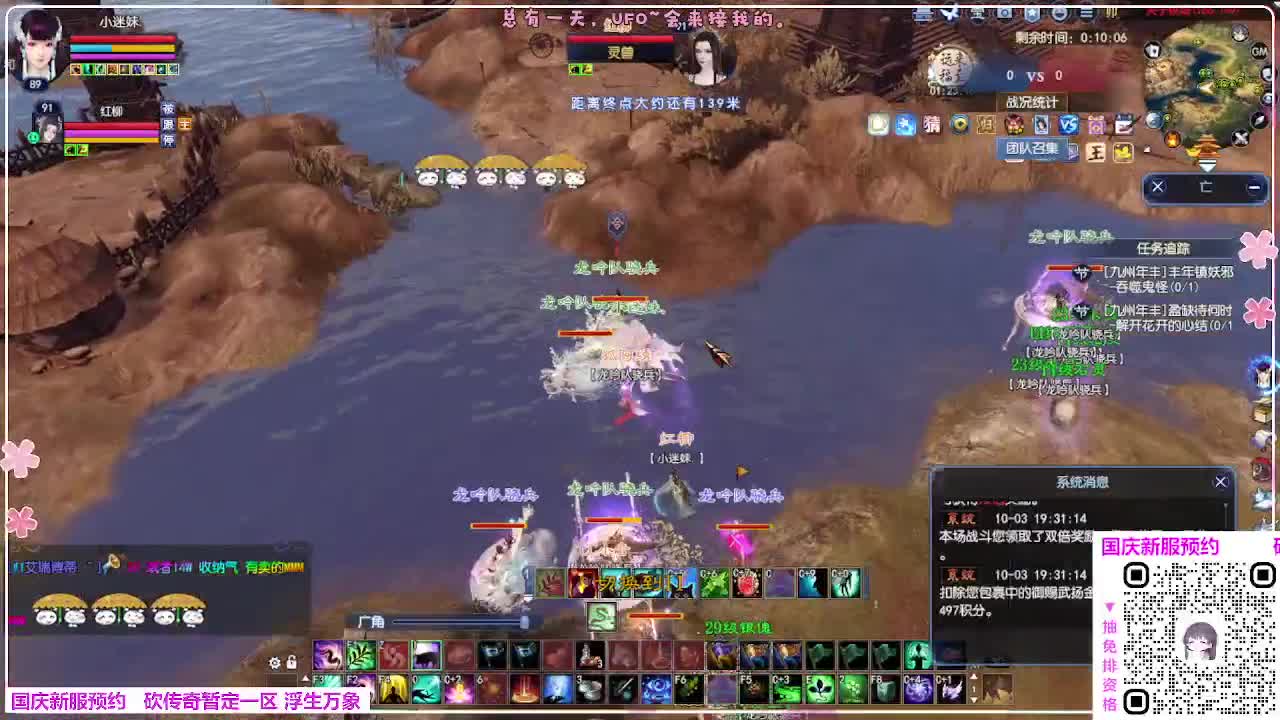The height and width of the screenshot is (720, 1280).
Task: Toggle the settings gear beside the lock icon
Action: pyautogui.click(x=273, y=662)
